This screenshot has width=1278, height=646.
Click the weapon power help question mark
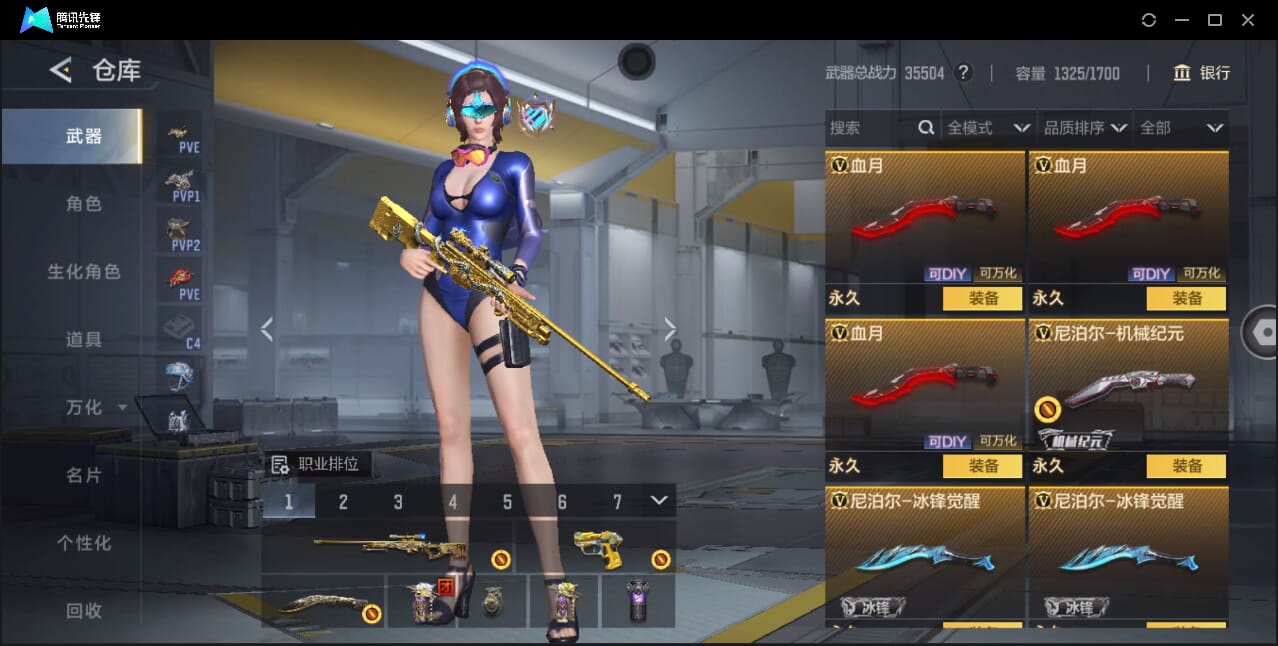click(x=963, y=73)
